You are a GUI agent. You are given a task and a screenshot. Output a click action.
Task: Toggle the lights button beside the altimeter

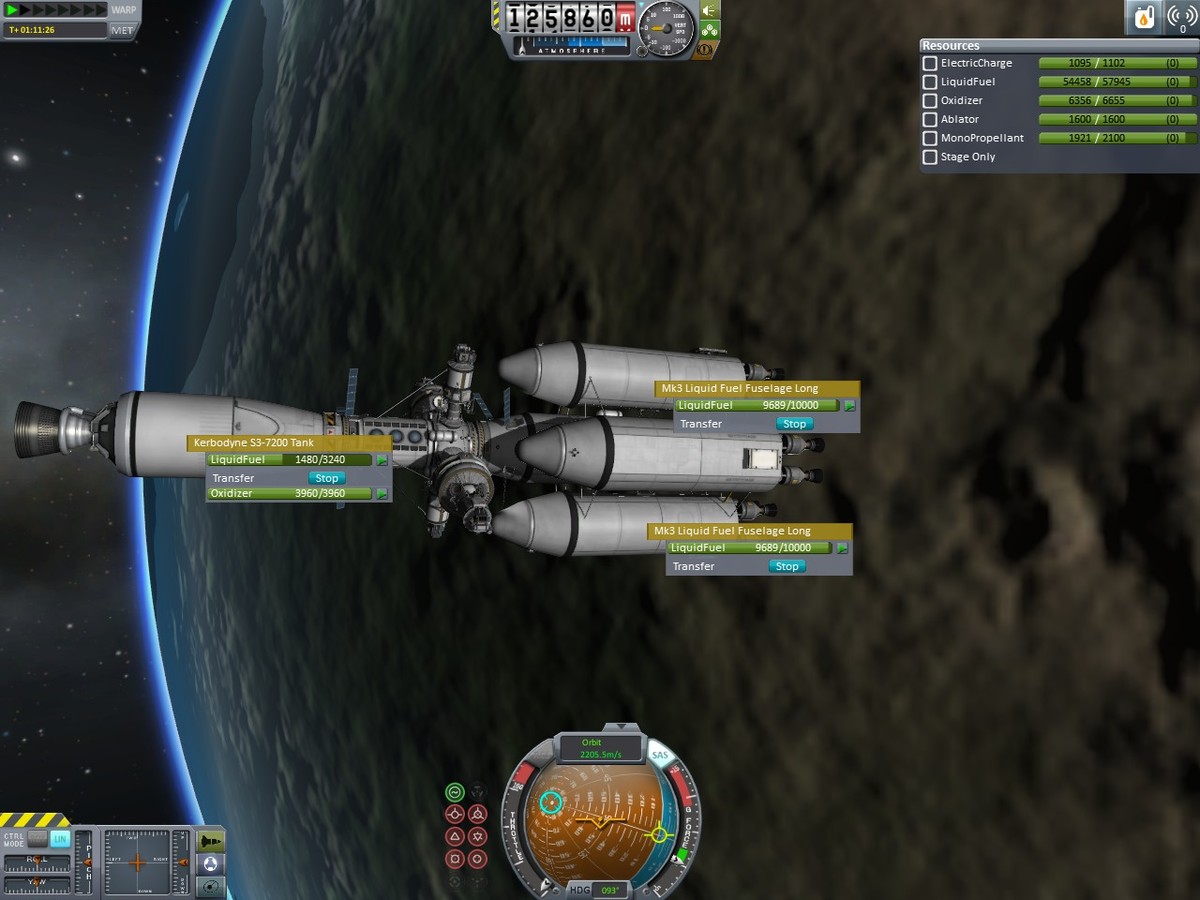(x=709, y=11)
